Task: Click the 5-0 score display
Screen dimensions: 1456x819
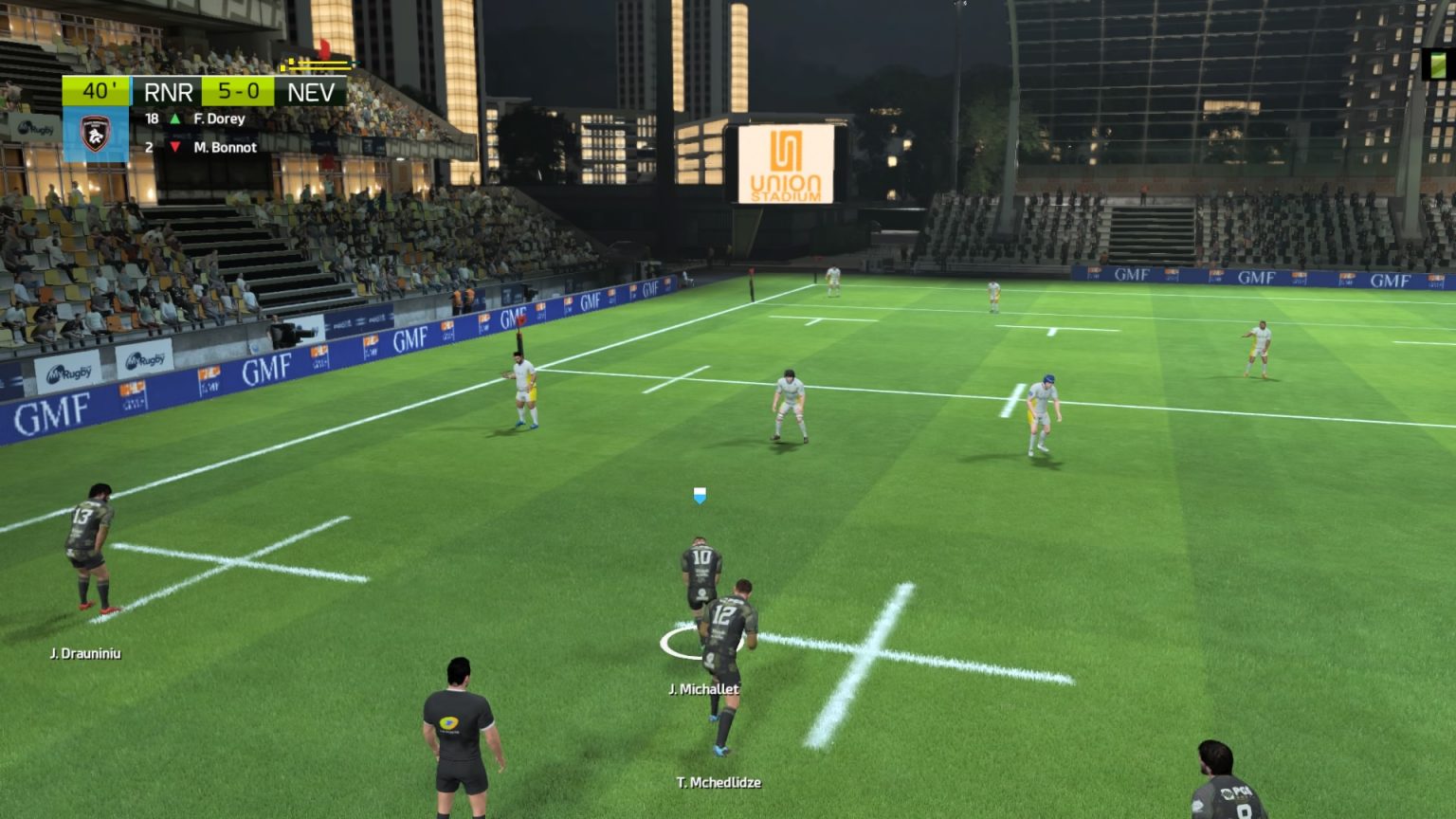Action: click(x=238, y=91)
